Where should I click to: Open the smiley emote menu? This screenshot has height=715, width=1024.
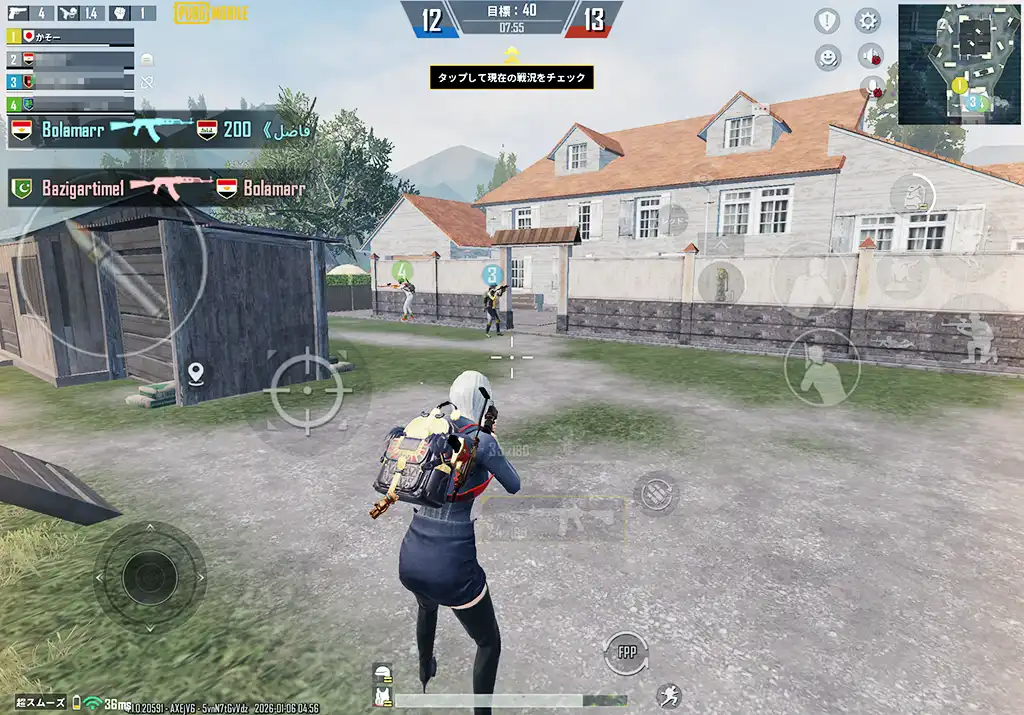pyautogui.click(x=827, y=57)
